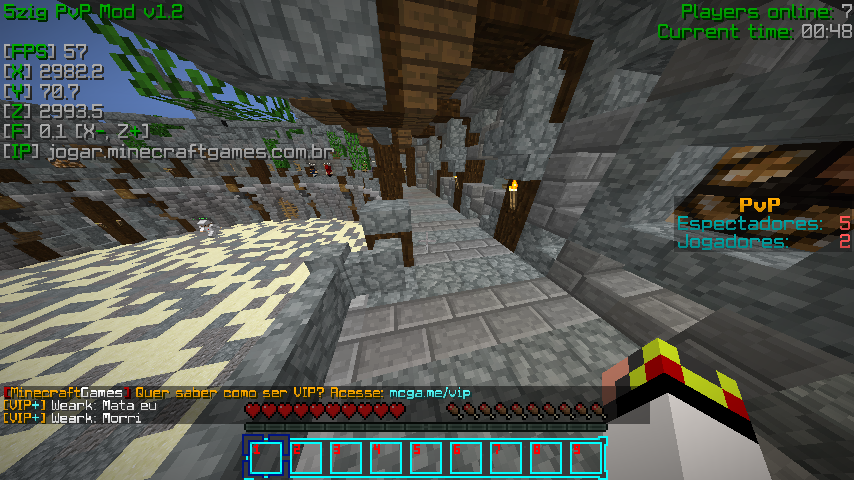Select the slot numbered 4

pyautogui.click(x=386, y=457)
